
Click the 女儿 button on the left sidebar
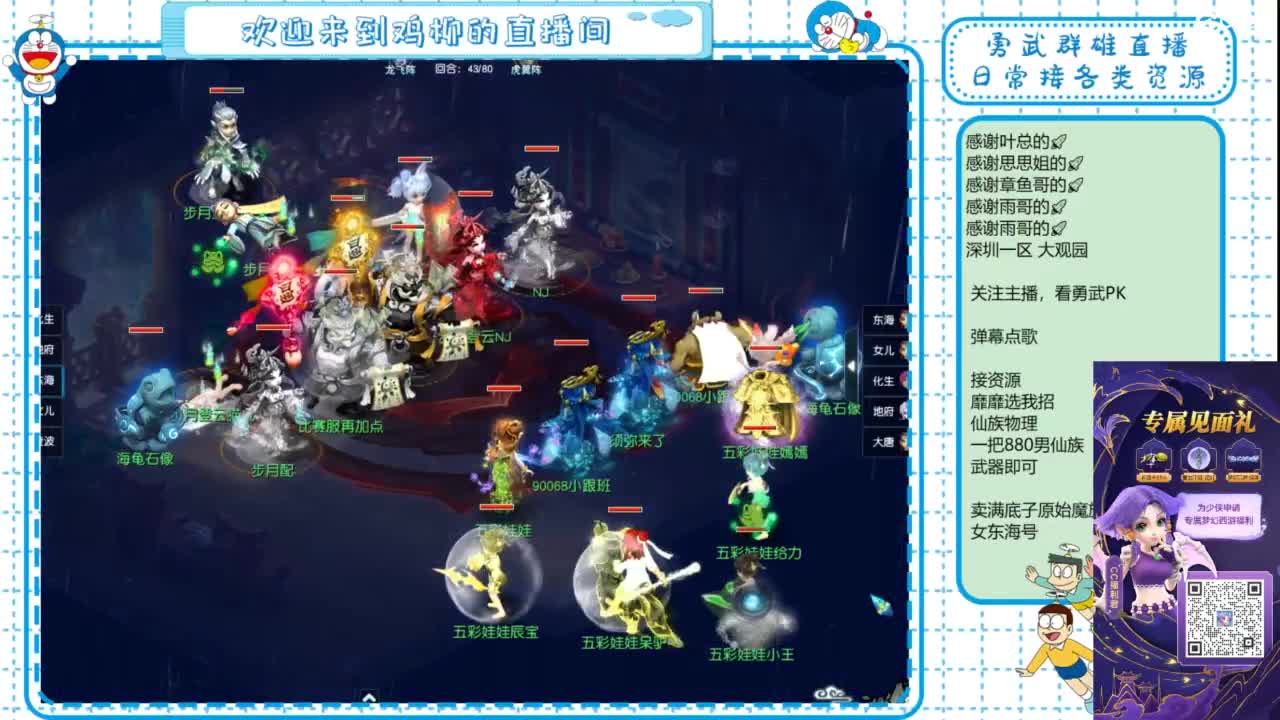pyautogui.click(x=48, y=410)
